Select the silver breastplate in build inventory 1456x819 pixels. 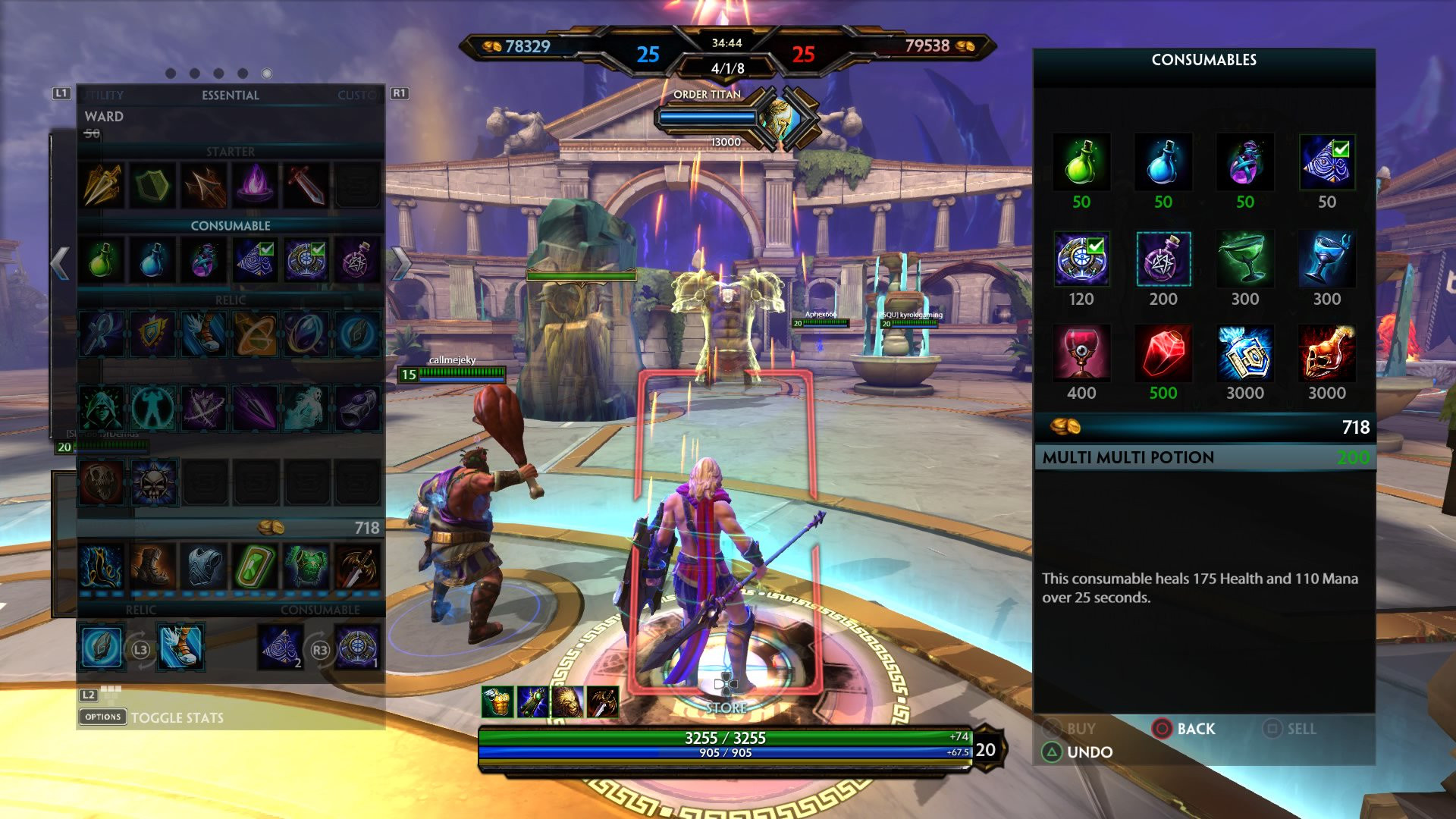tap(203, 566)
